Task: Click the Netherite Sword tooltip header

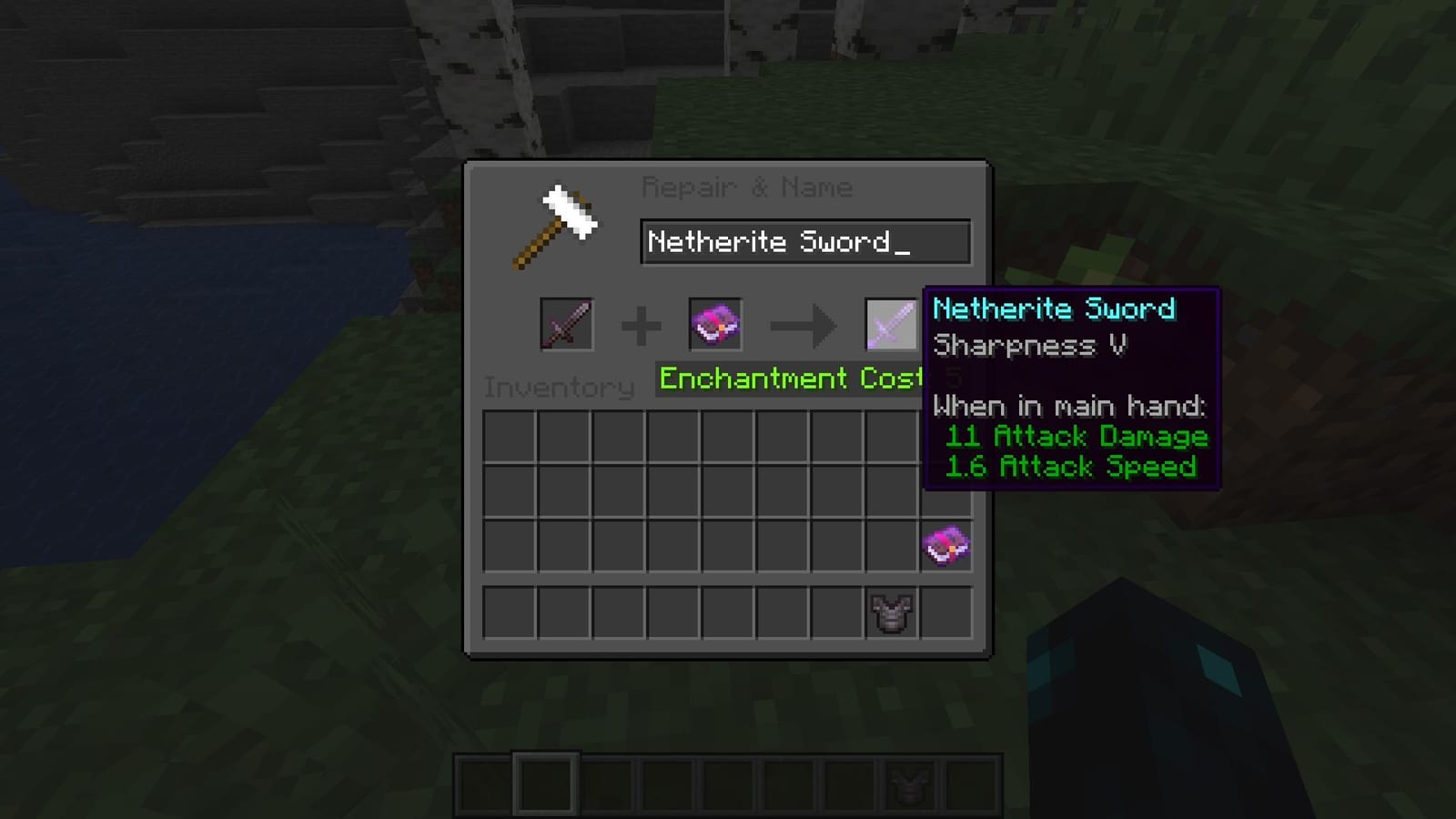Action: pos(1056,309)
